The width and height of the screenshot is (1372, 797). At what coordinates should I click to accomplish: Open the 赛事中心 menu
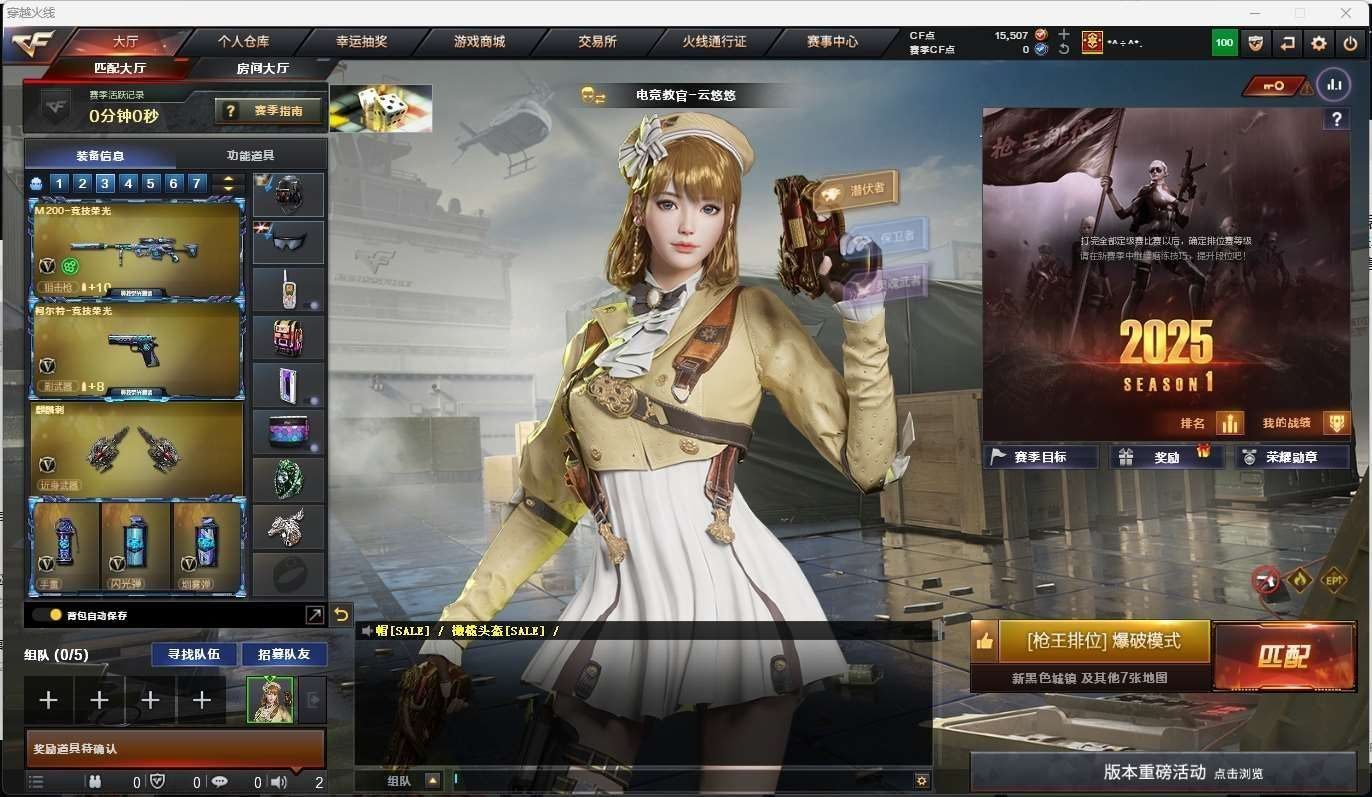[x=832, y=42]
